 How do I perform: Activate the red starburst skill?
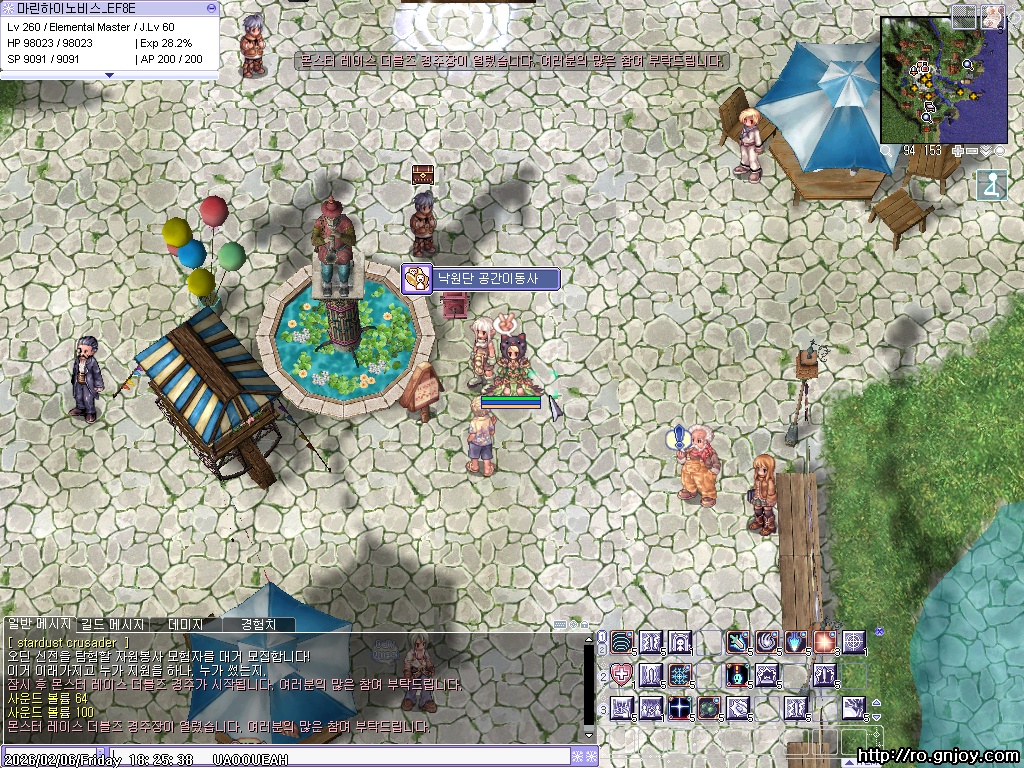coord(825,641)
